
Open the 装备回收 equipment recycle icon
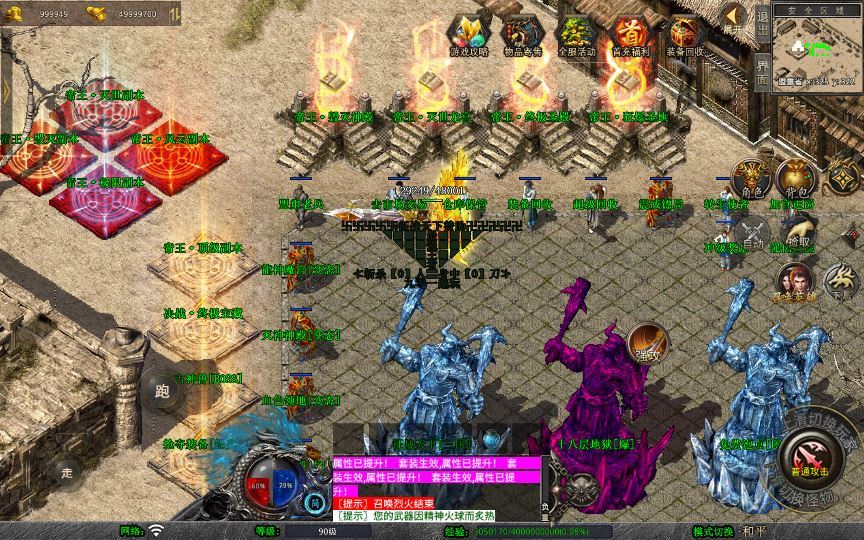click(685, 36)
